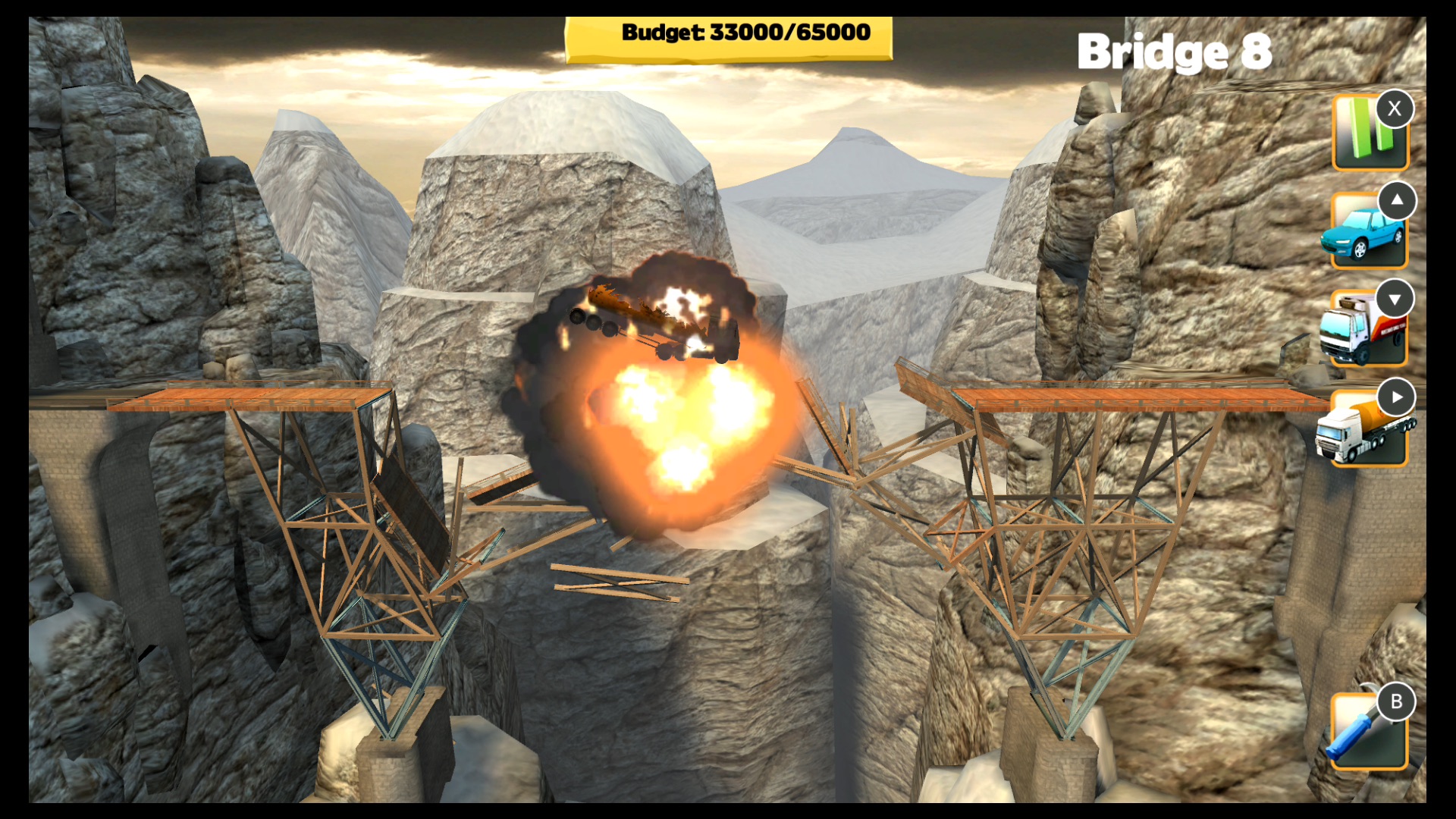Click the up arrow badge above the car
This screenshot has height=819, width=1456.
(x=1398, y=201)
